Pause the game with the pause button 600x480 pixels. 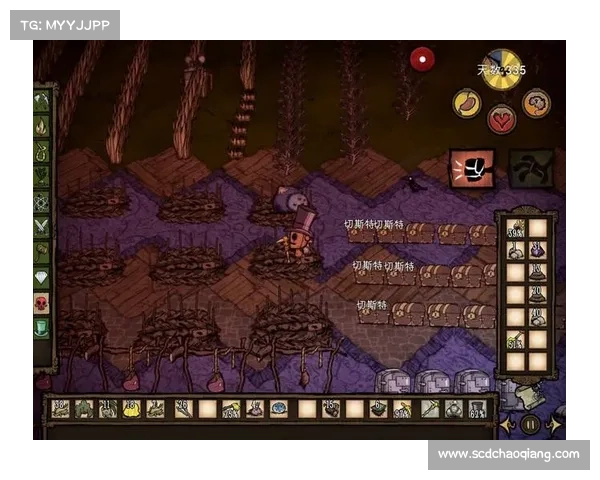point(531,424)
